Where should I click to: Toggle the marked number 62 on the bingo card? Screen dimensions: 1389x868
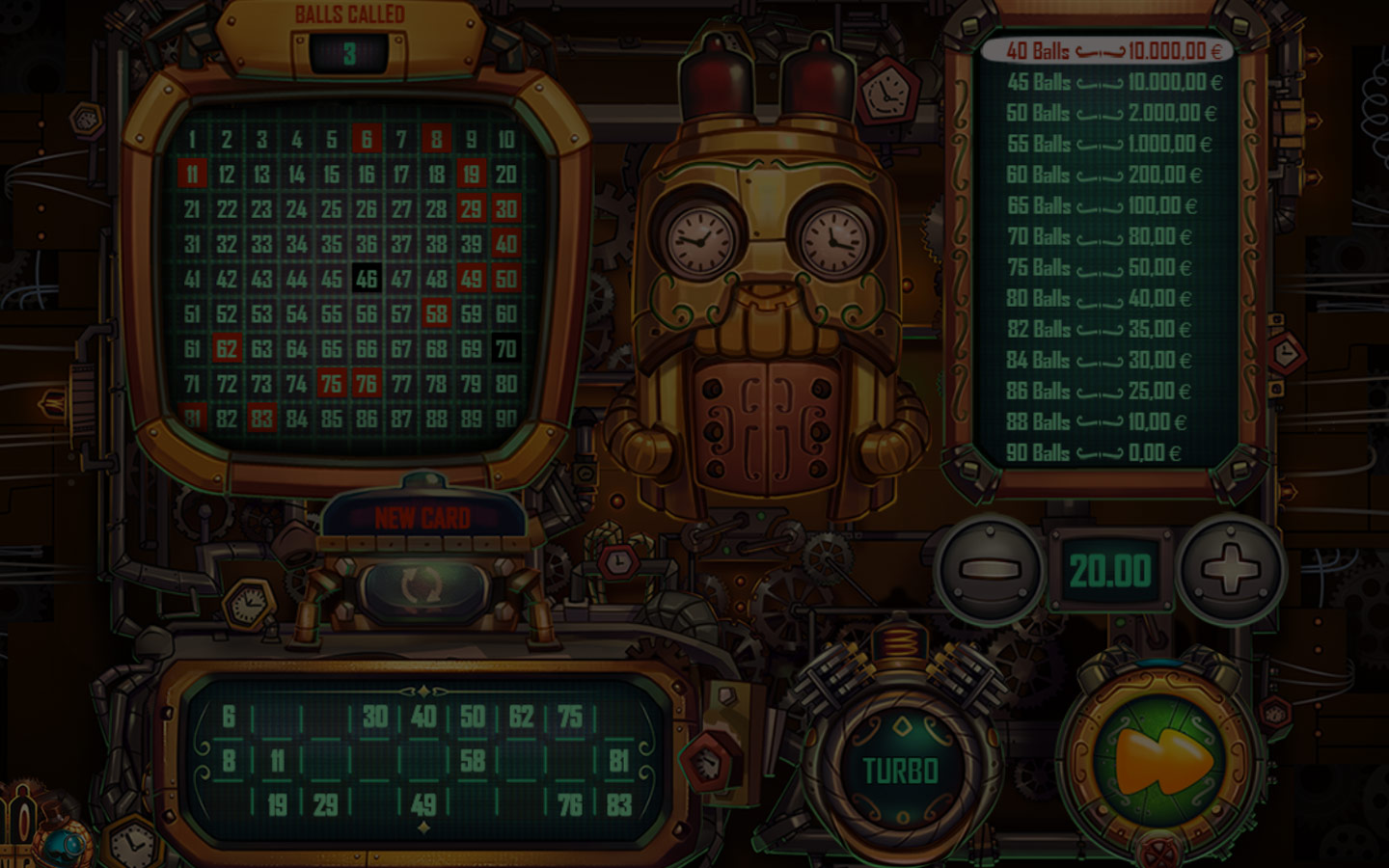point(229,346)
